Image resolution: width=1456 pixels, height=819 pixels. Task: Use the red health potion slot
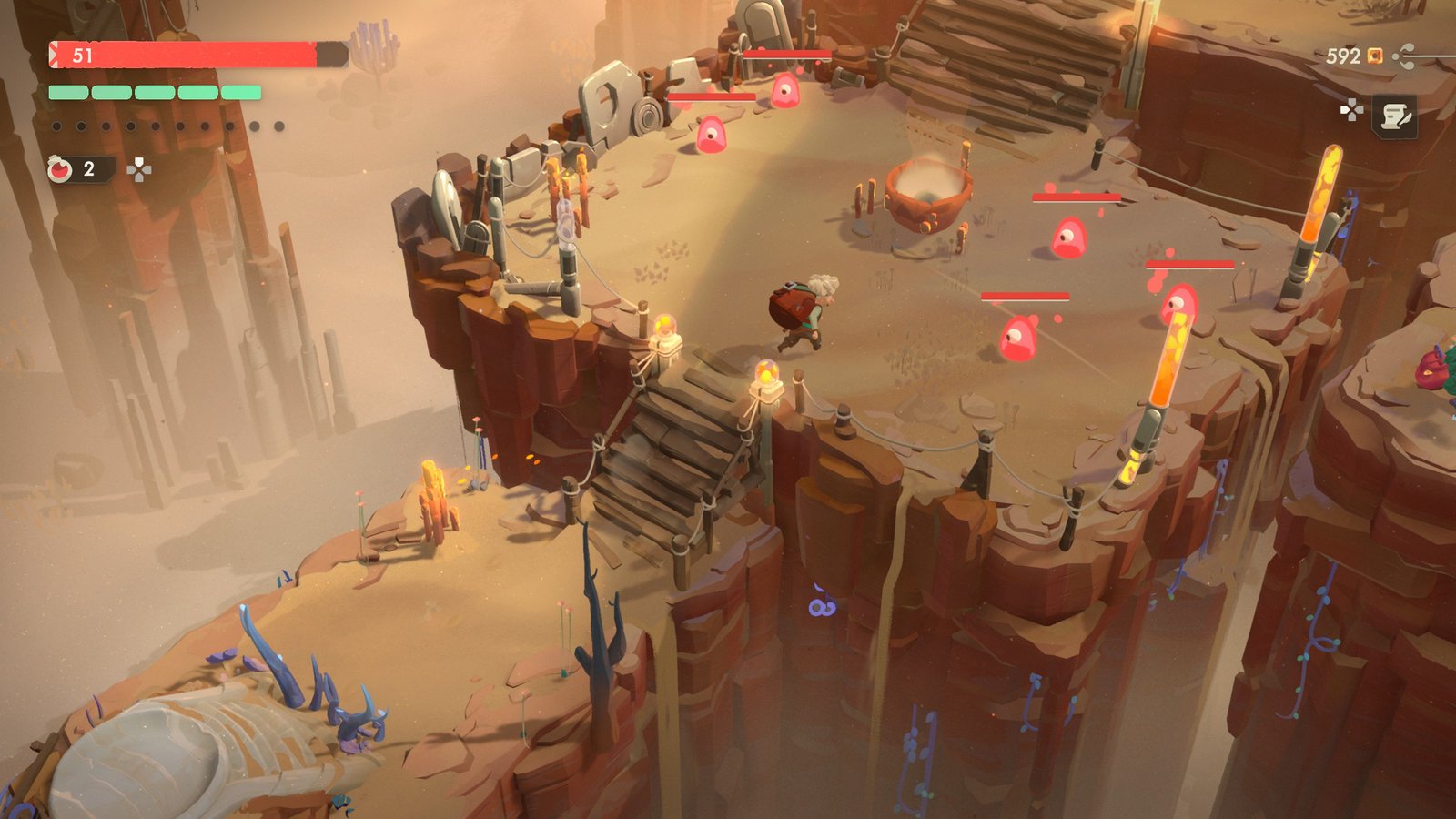pos(62,169)
